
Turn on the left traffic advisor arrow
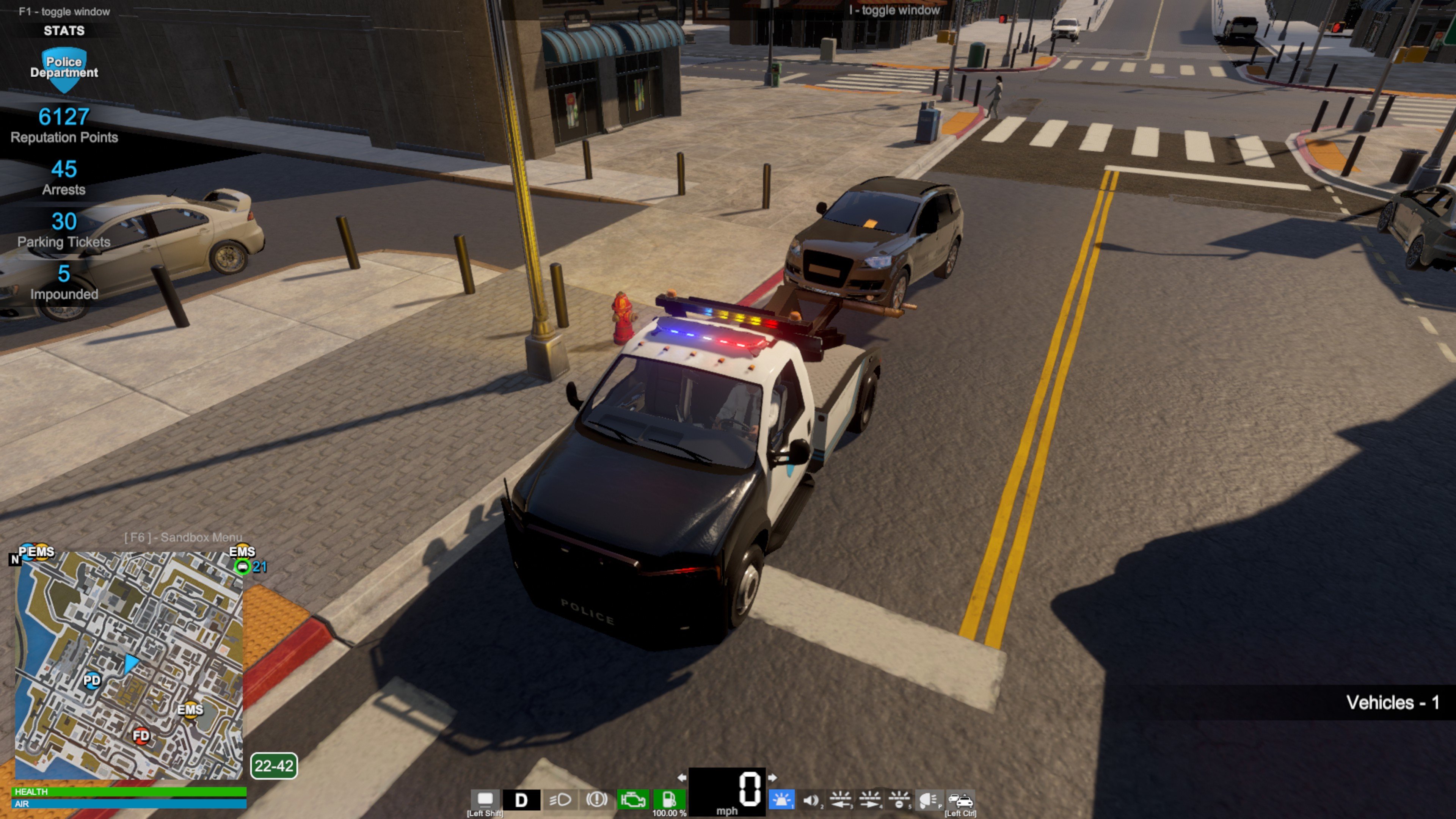pyautogui.click(x=841, y=800)
